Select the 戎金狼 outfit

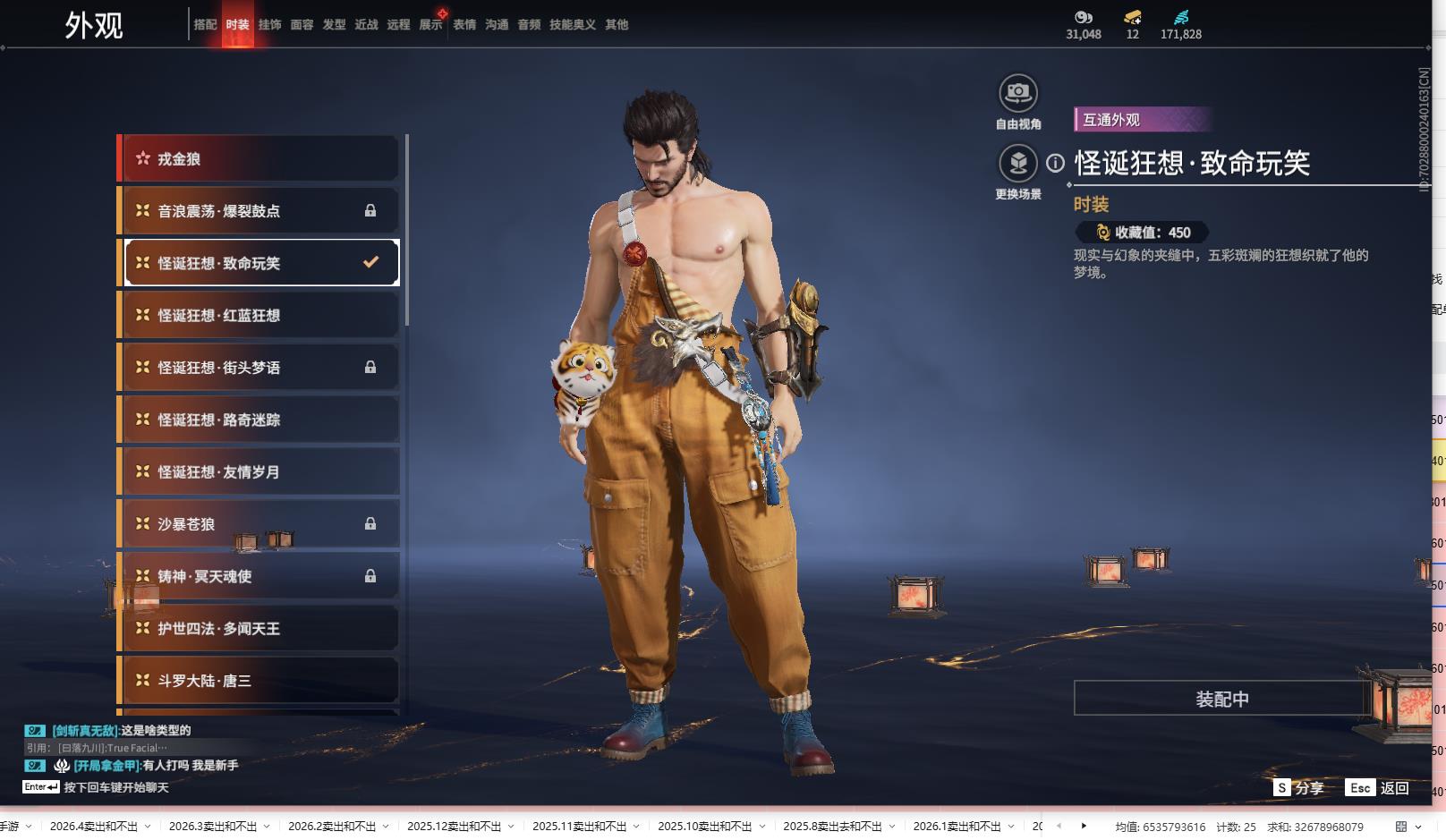pyautogui.click(x=259, y=159)
